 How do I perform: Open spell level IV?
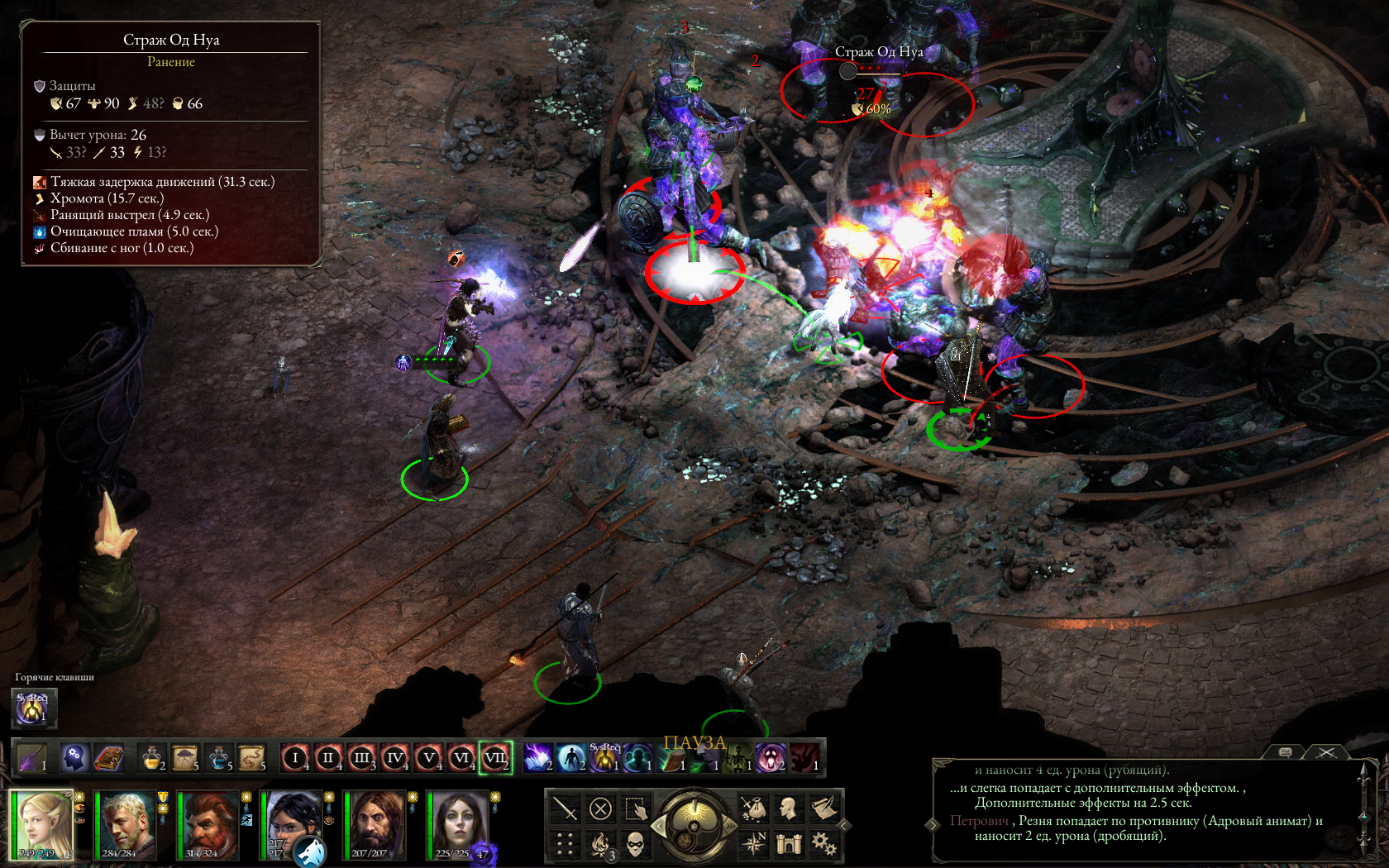pyautogui.click(x=395, y=757)
